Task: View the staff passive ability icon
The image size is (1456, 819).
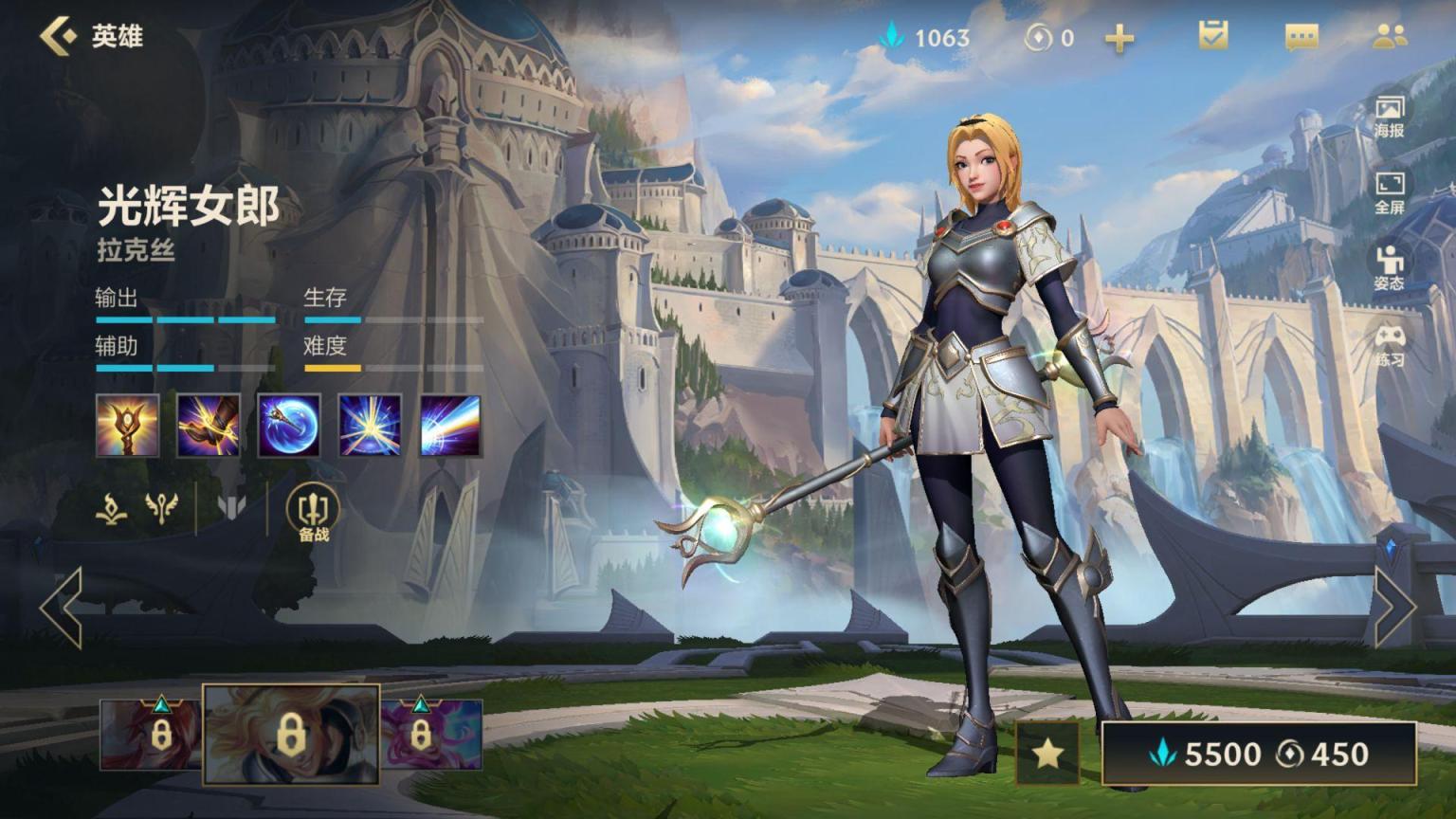Action: coord(127,426)
